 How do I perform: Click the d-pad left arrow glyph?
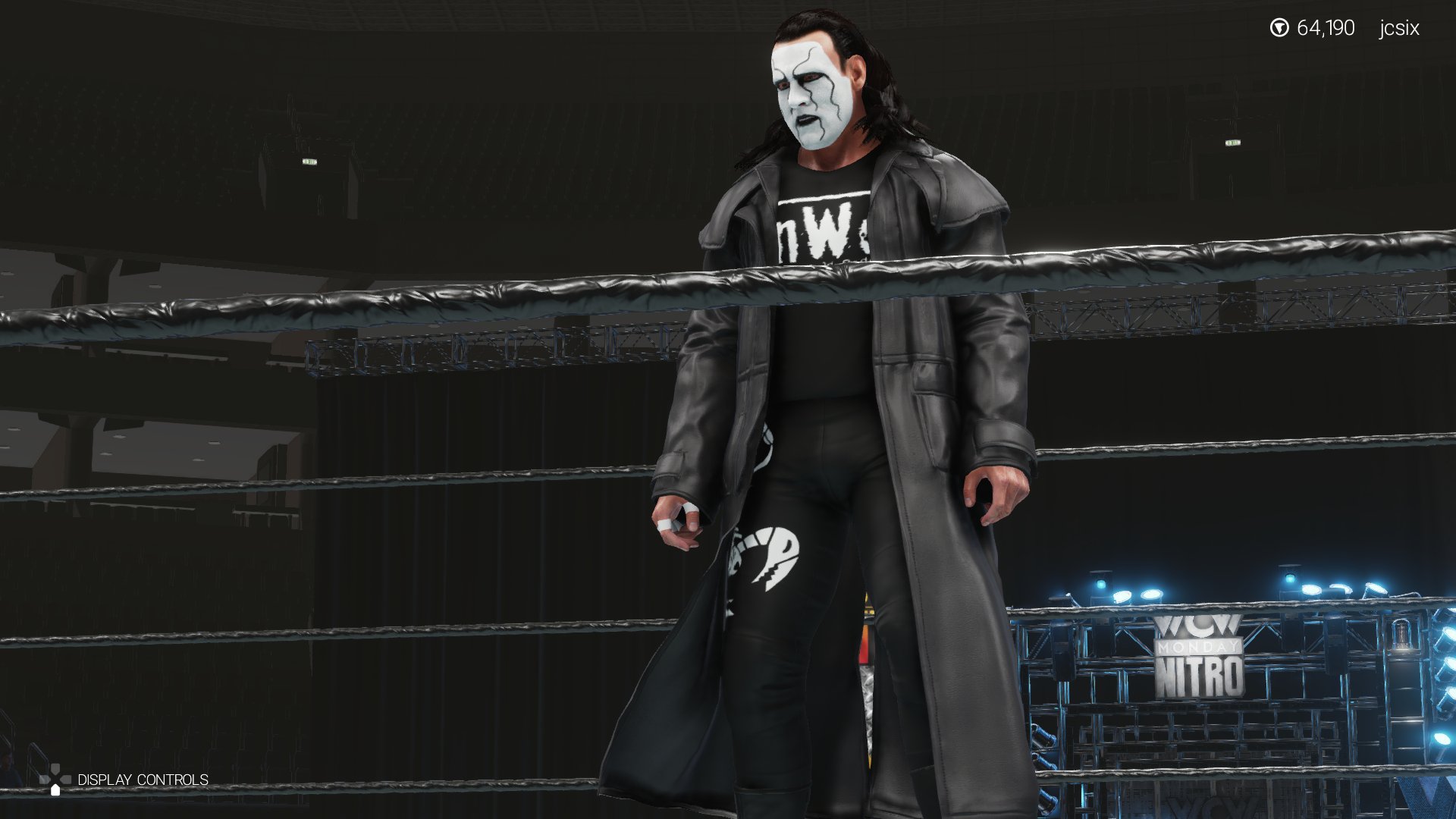pos(45,779)
